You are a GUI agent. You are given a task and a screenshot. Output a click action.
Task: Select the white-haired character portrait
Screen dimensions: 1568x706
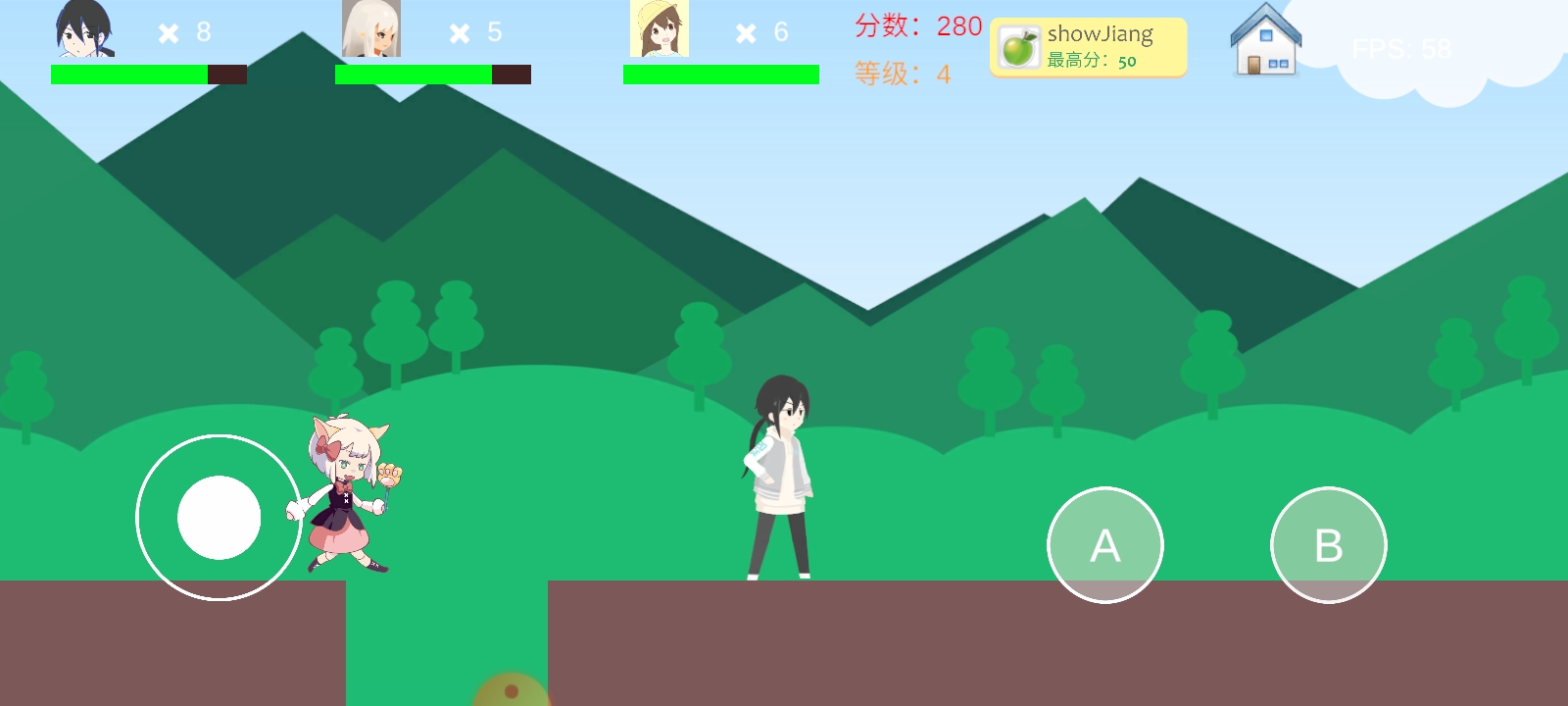coord(370,29)
